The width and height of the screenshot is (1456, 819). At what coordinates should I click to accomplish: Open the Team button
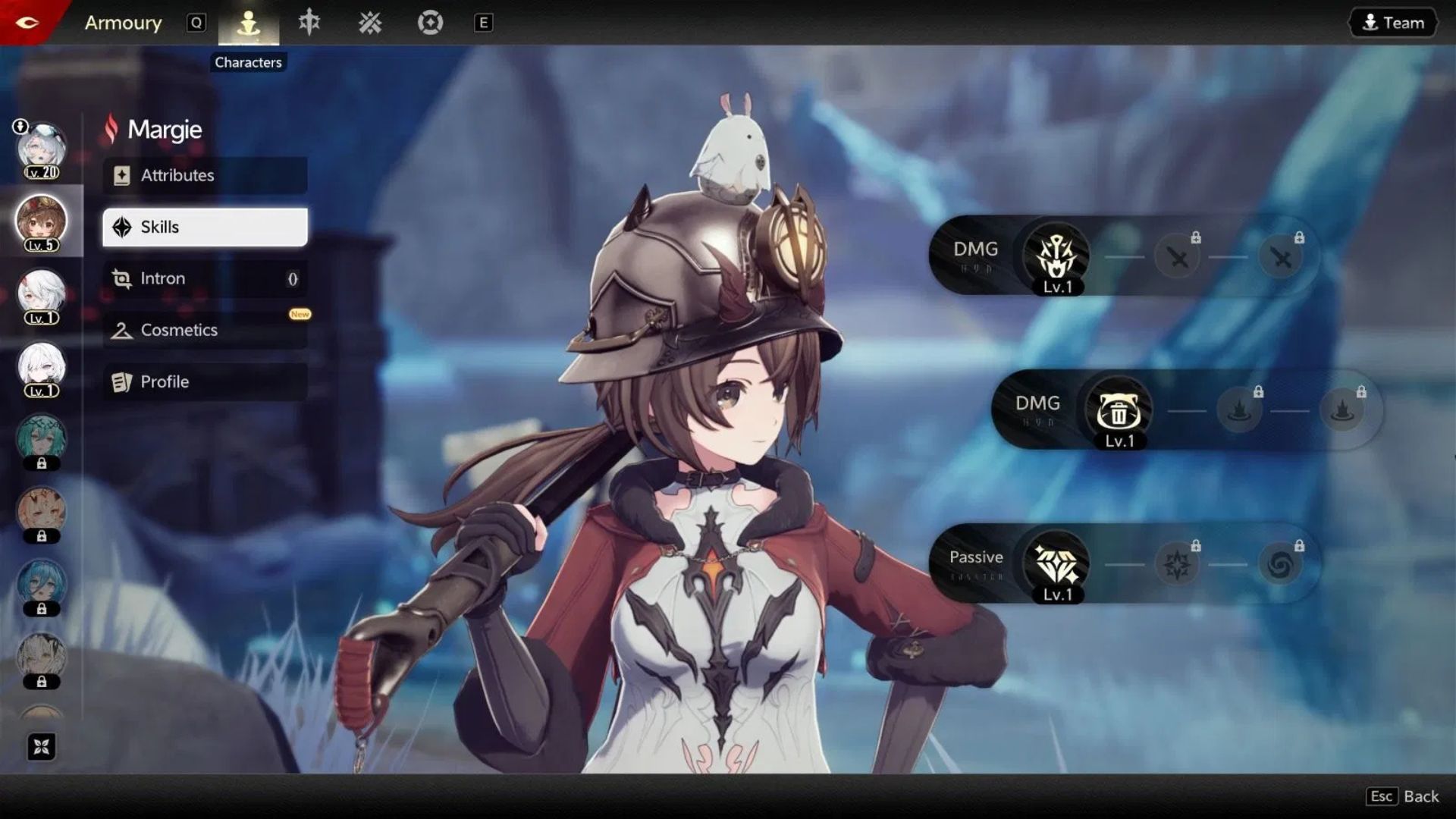tap(1393, 23)
